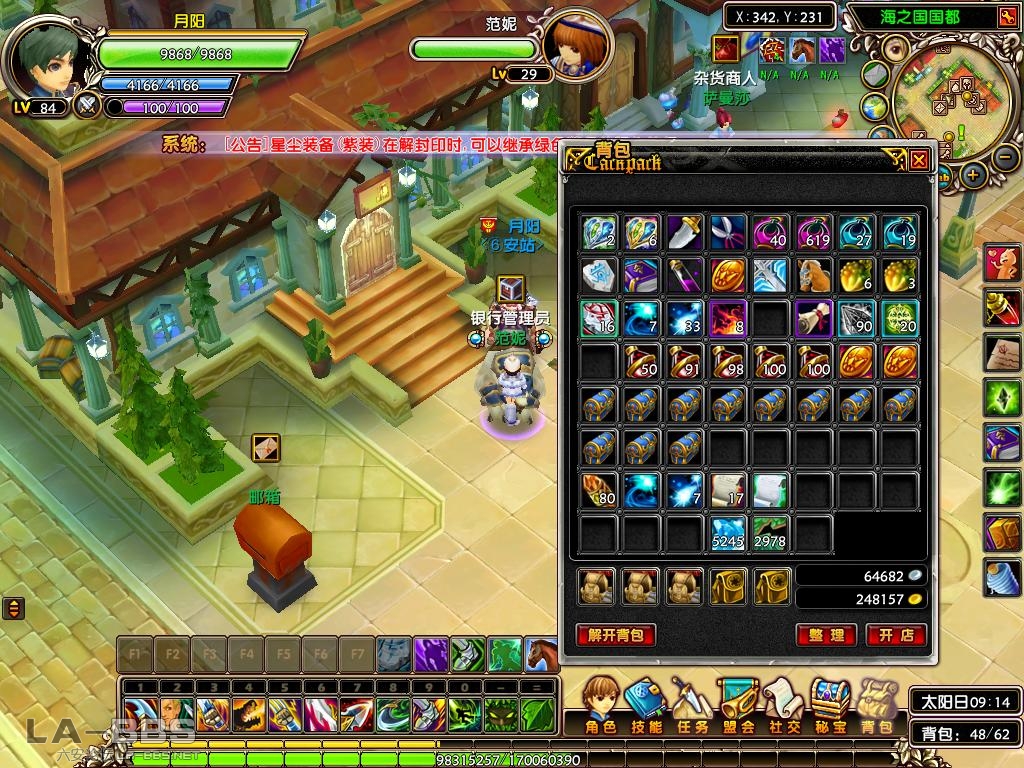Viewport: 1024px width, 768px height.
Task: Select the blue crystal item stacked 5245
Action: click(729, 534)
